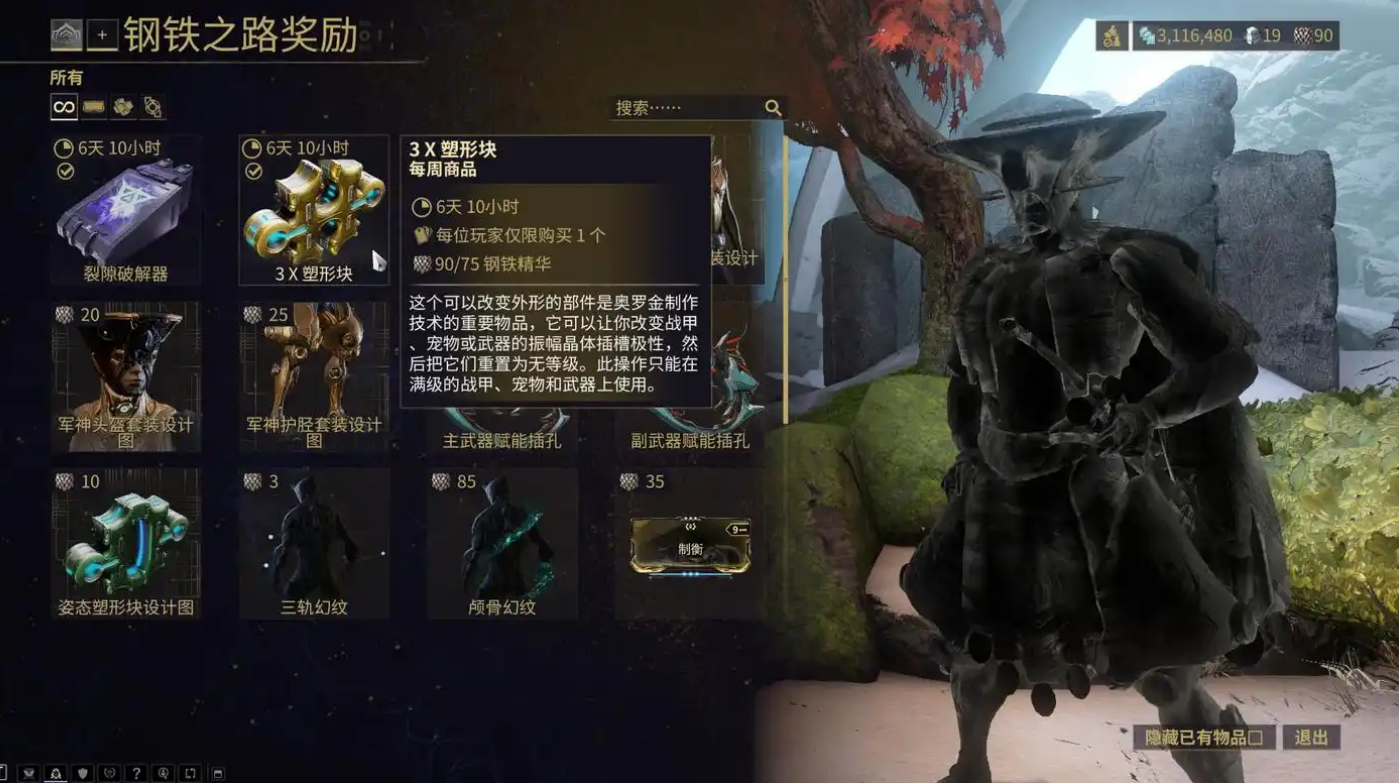
Task: Switch to the mod card filter tab
Action: tap(94, 107)
